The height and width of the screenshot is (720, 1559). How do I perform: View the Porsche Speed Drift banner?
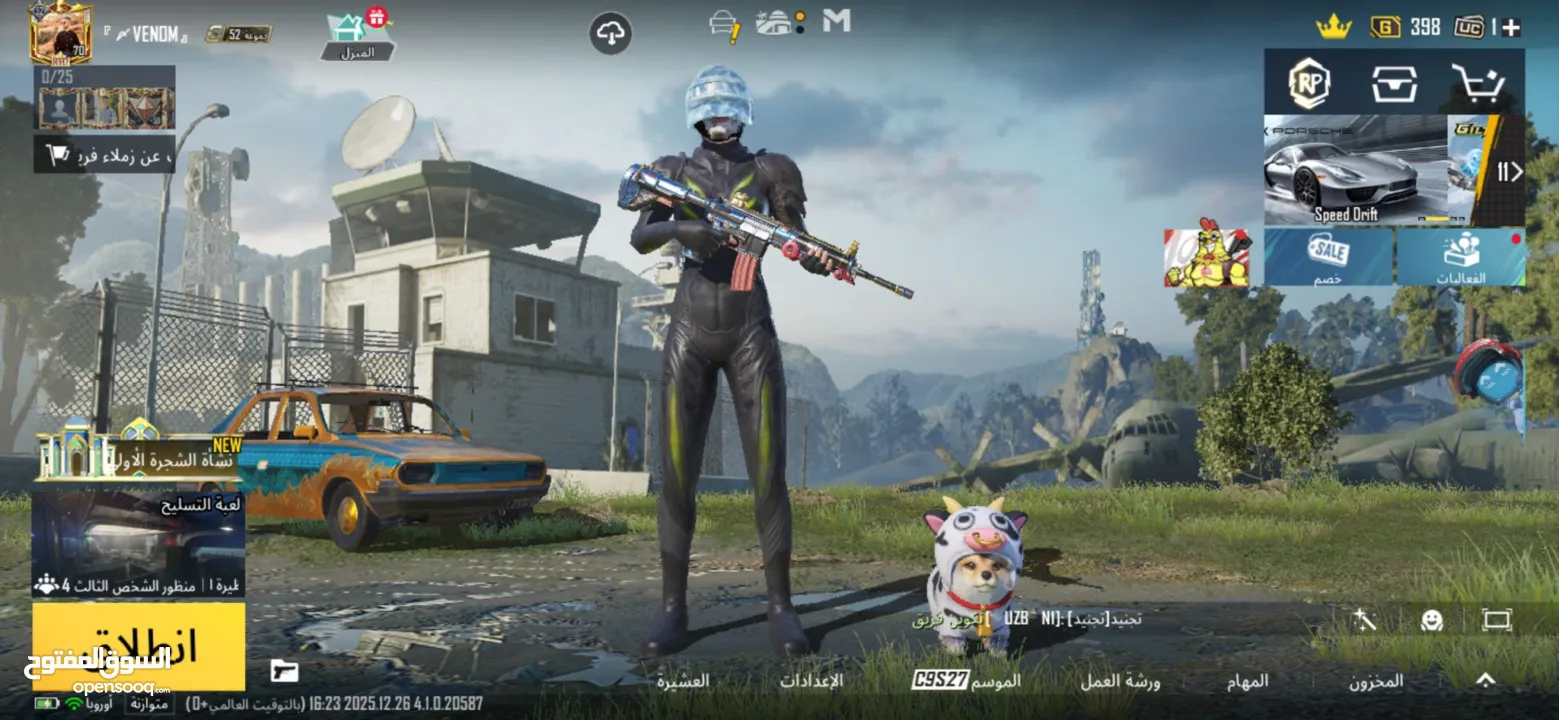pyautogui.click(x=1354, y=170)
